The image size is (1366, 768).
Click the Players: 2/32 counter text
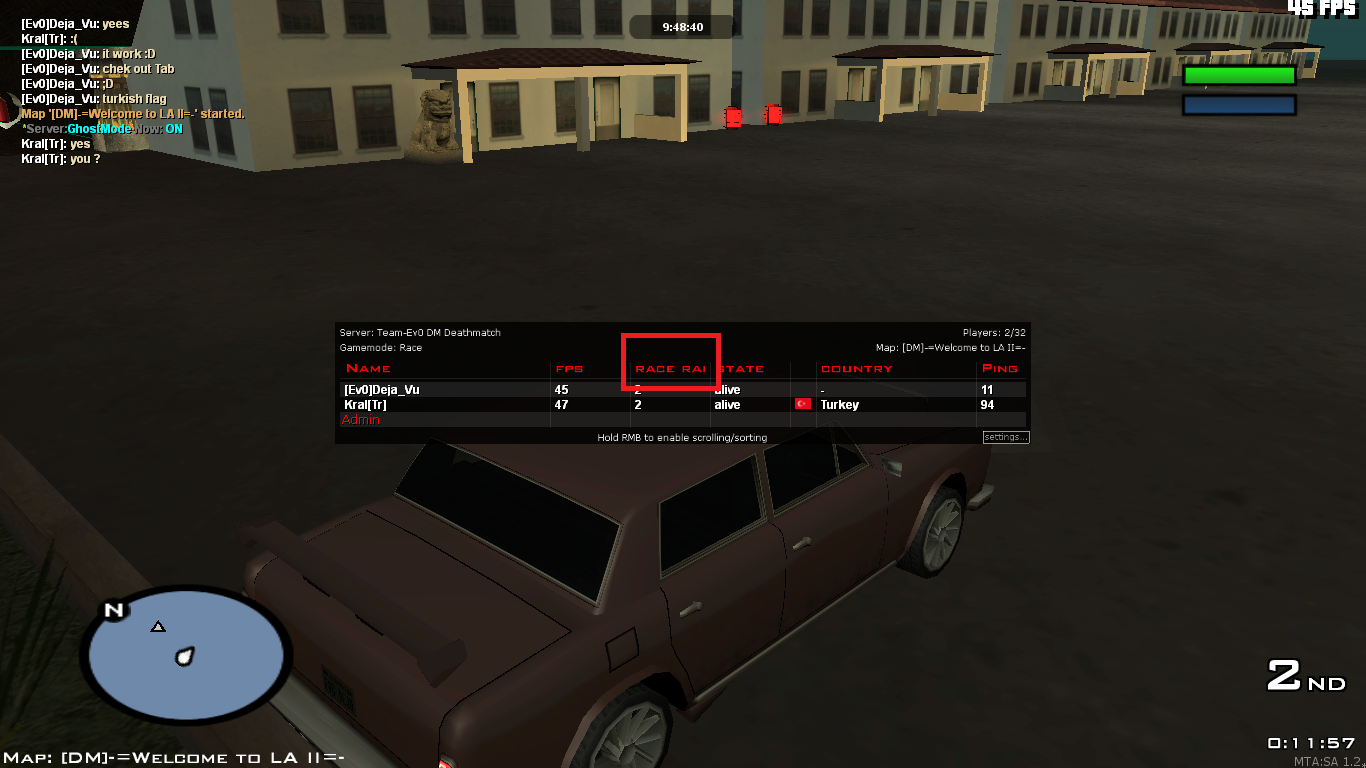pyautogui.click(x=992, y=333)
